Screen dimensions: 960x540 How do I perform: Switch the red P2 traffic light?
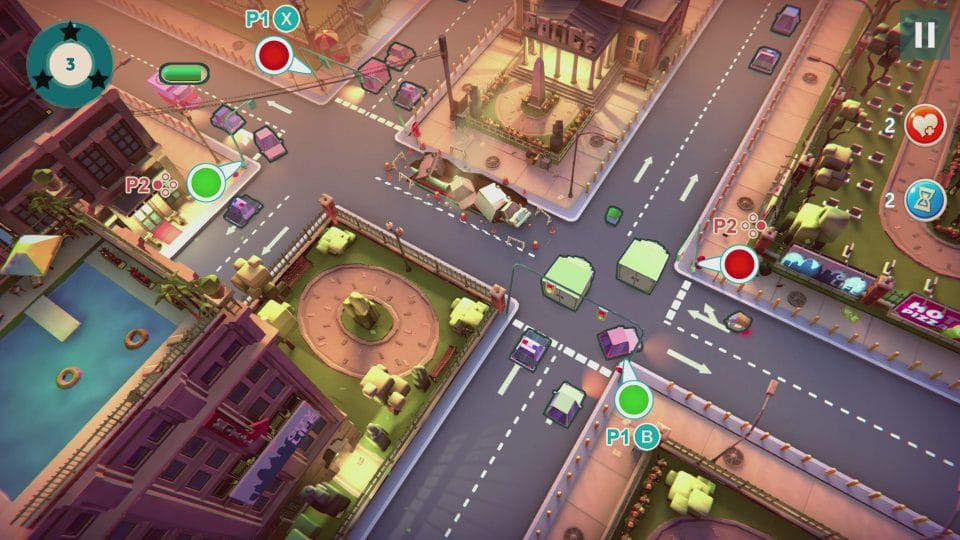[x=740, y=264]
